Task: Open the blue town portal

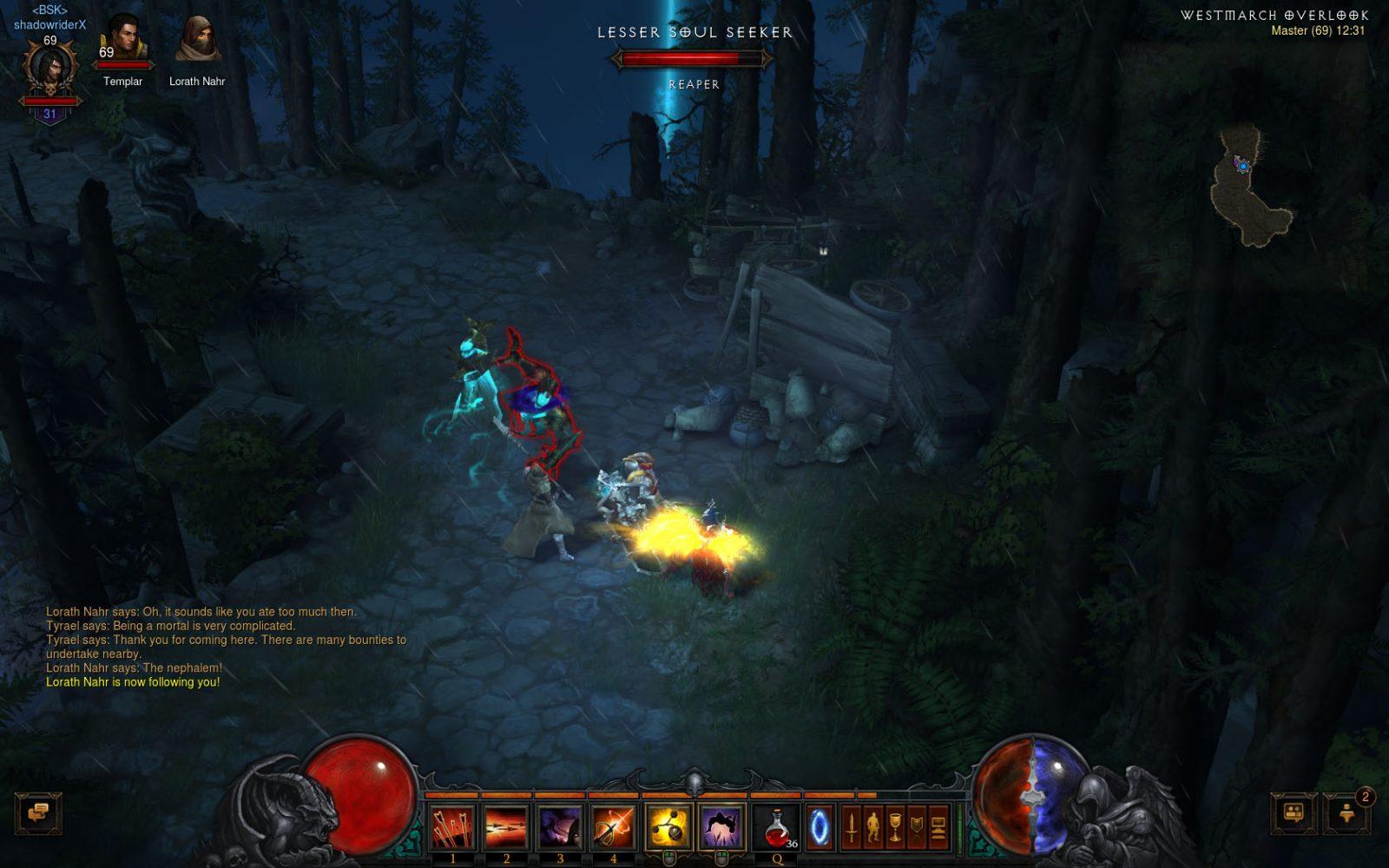Action: [819, 825]
